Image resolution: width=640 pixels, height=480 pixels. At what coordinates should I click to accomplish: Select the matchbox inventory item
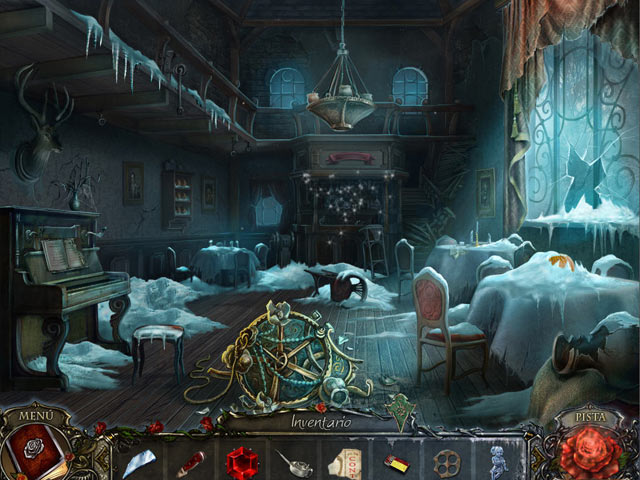pos(394,462)
